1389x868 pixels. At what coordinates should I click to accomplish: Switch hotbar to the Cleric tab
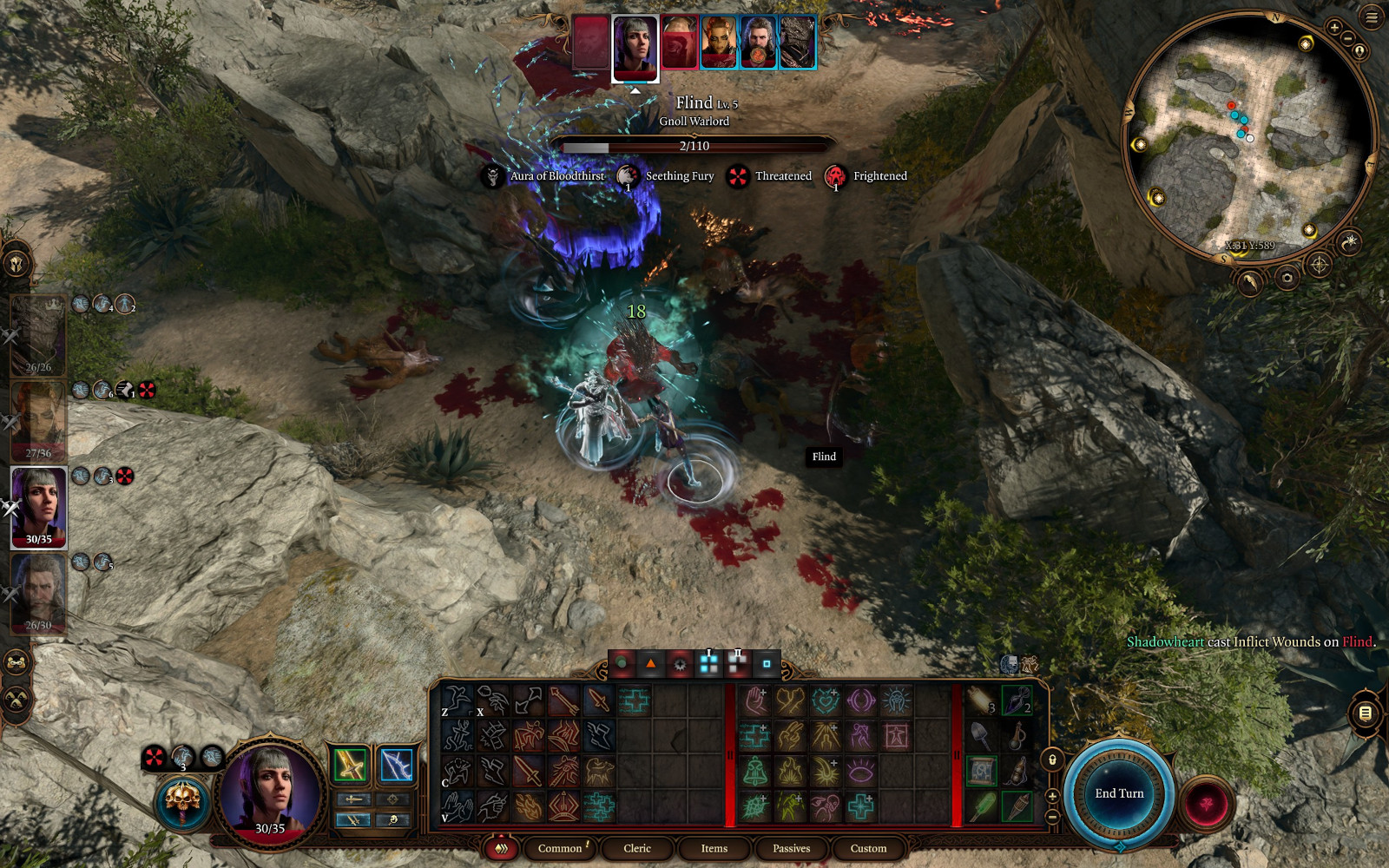(636, 848)
